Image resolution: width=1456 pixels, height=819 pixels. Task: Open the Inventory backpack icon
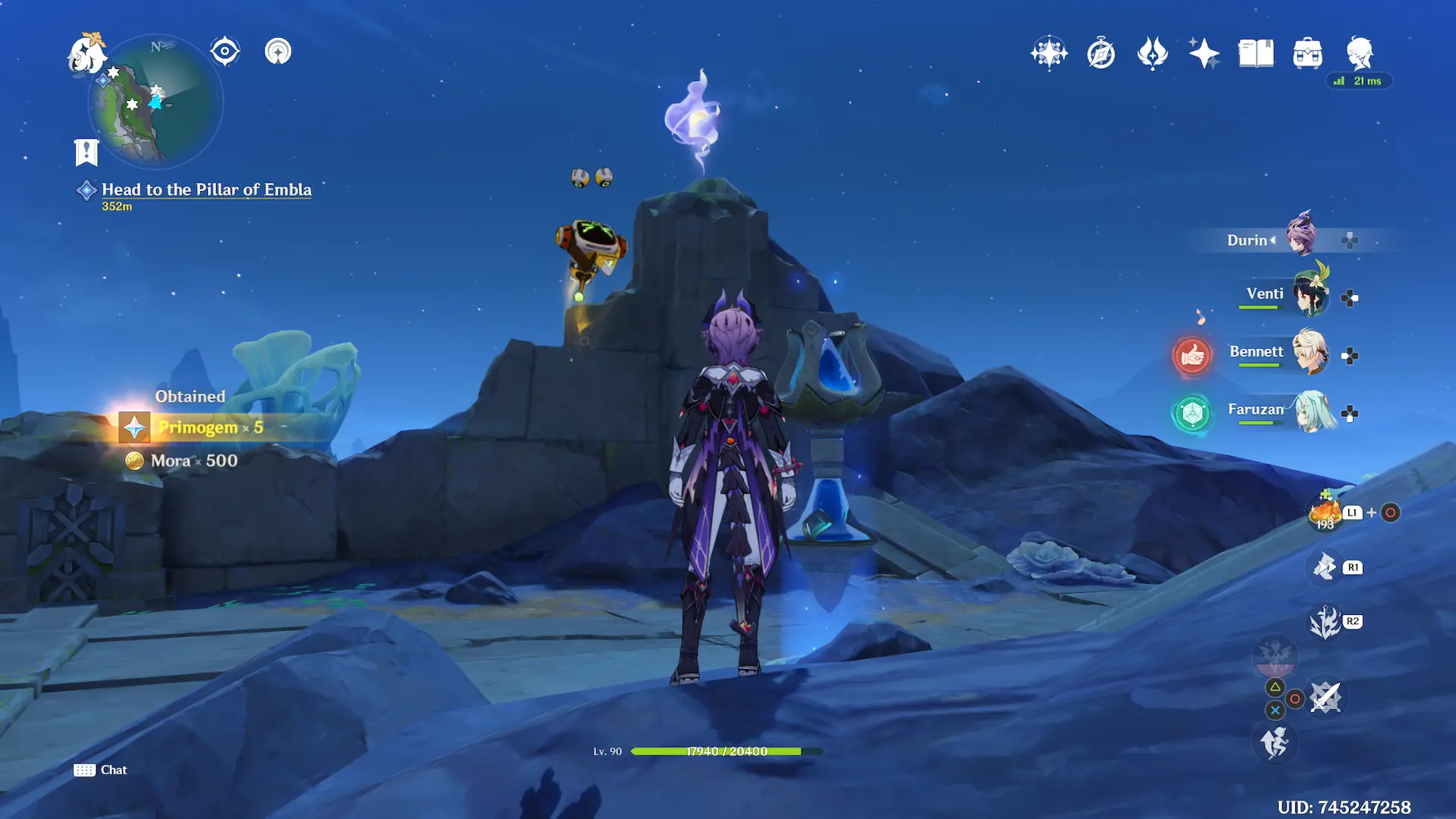tap(1307, 53)
